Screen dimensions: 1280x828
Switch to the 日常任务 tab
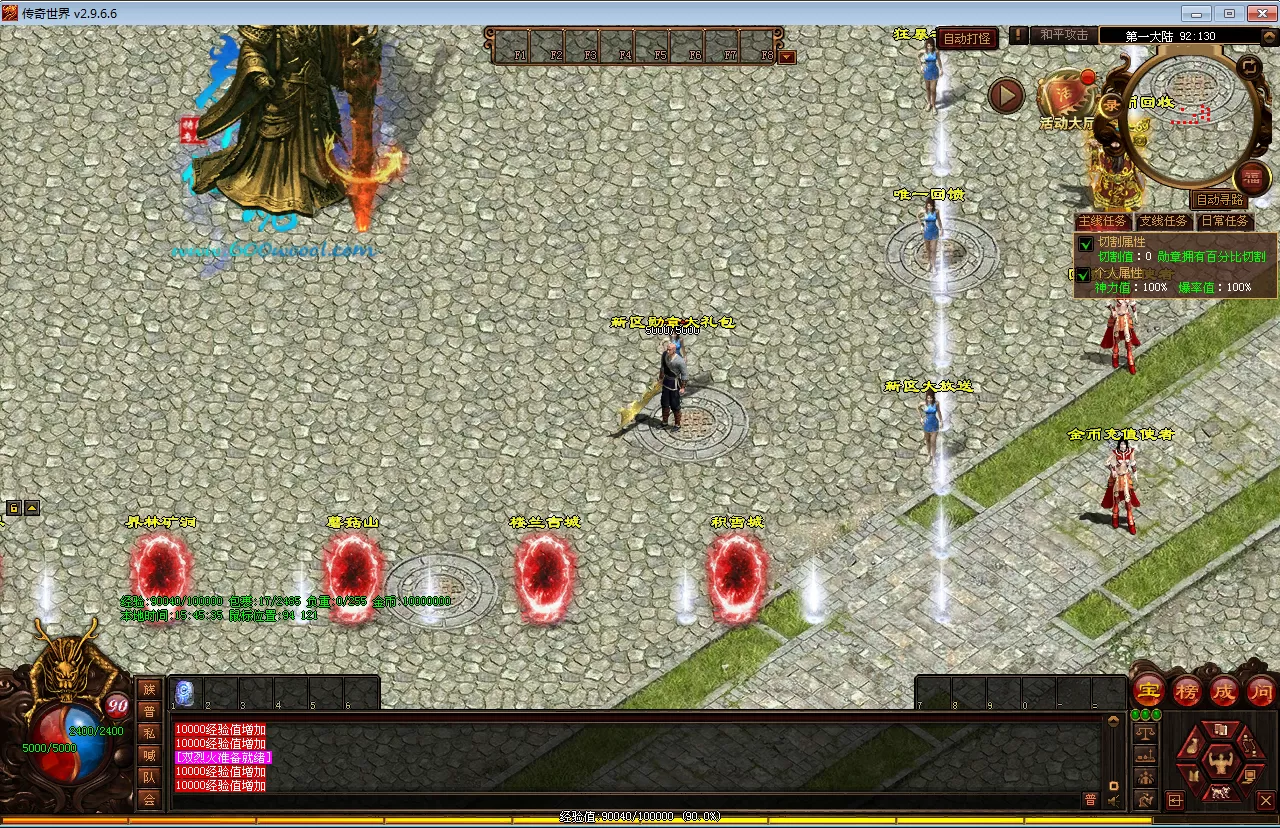(x=1224, y=221)
